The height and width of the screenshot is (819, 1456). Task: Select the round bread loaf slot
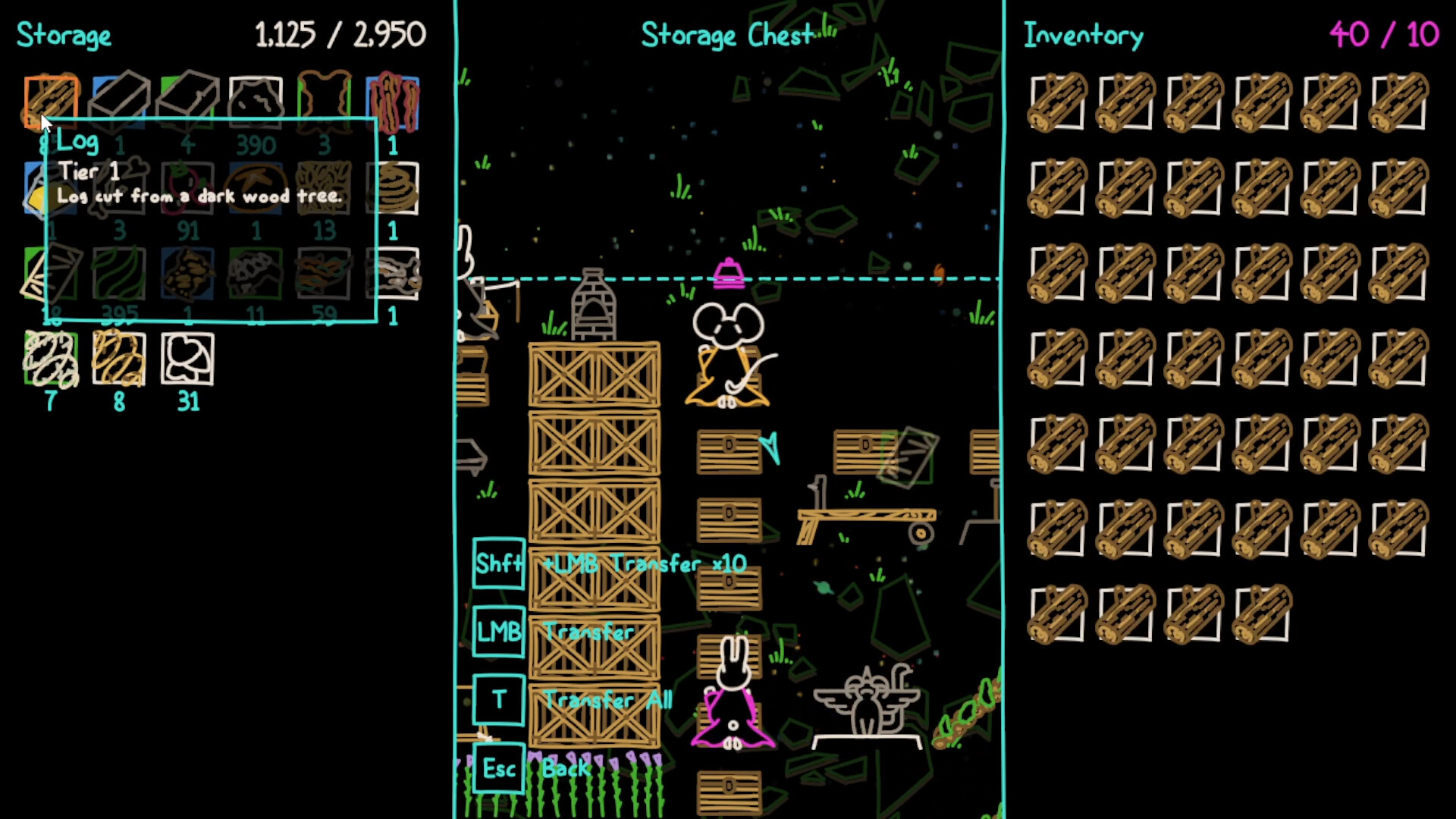tap(256, 188)
